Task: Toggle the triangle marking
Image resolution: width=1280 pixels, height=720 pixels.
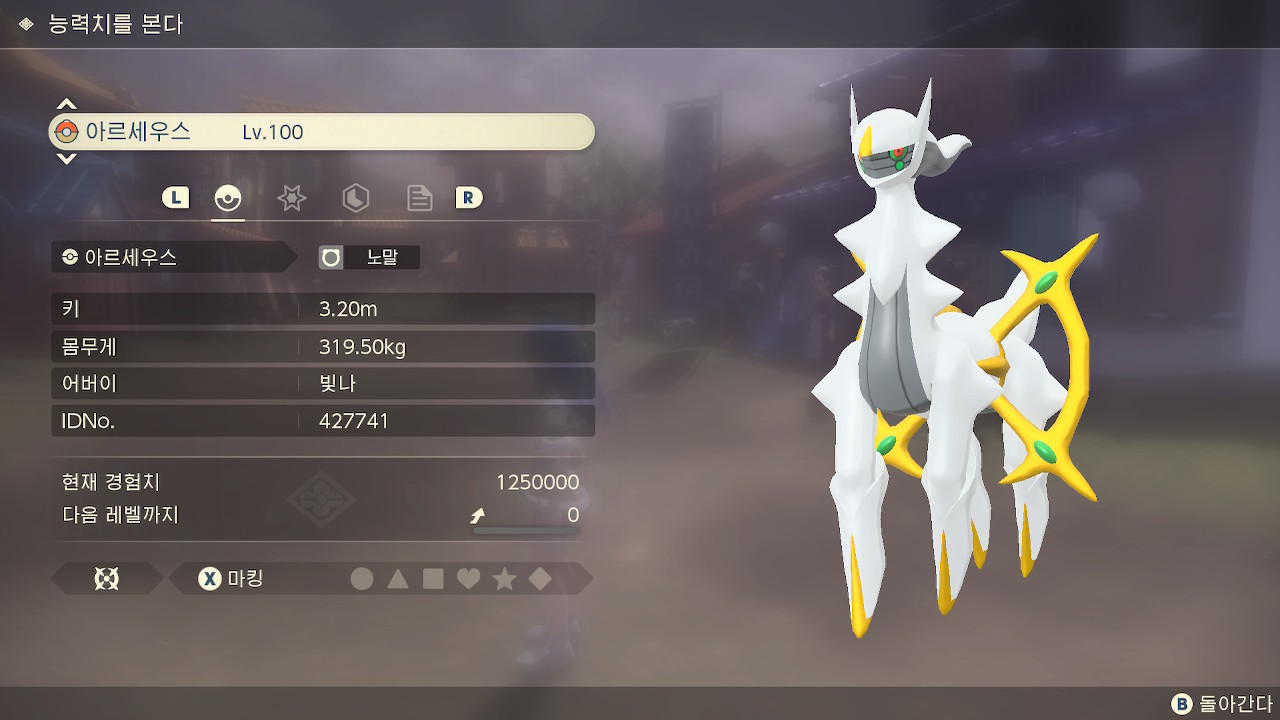Action: point(398,579)
